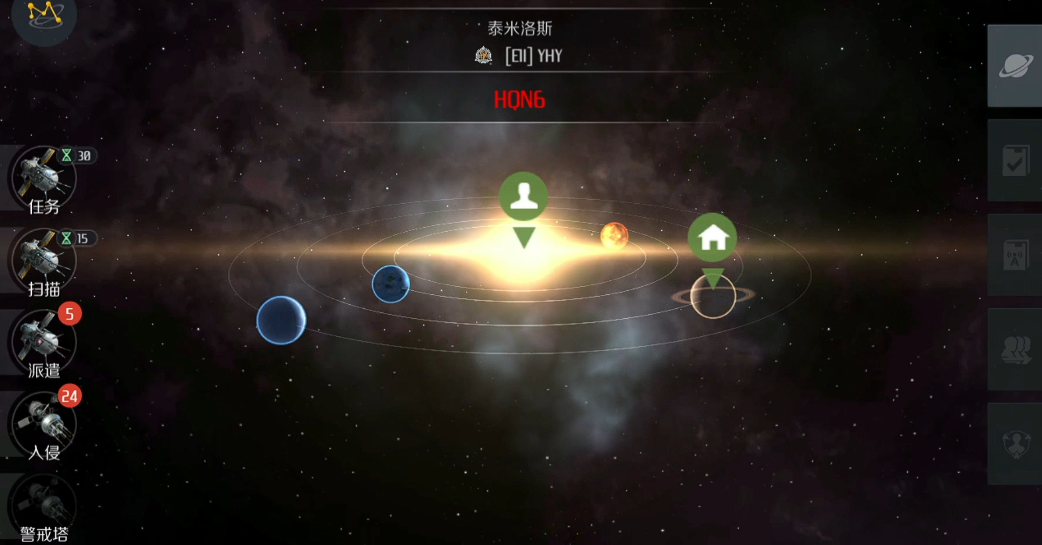The width and height of the screenshot is (1042, 545).
Task: Open the star map constellation icon
Action: 44,14
